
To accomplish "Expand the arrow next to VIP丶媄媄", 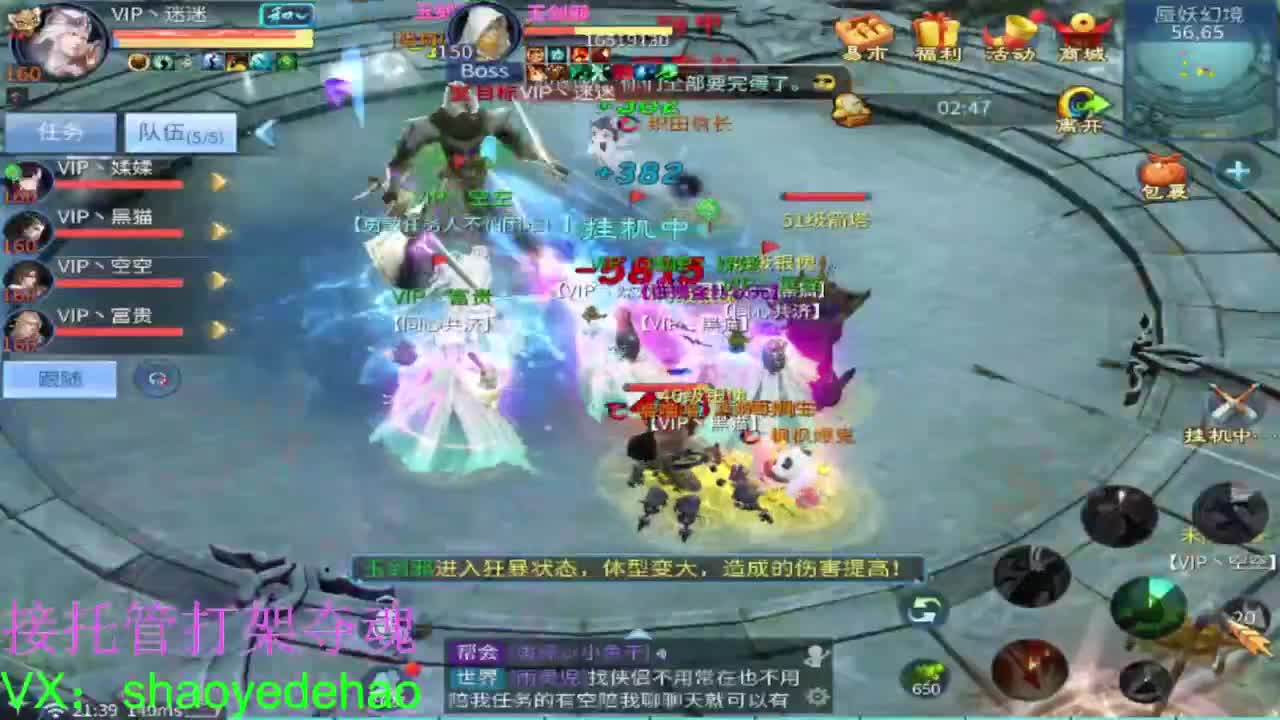I will pyautogui.click(x=218, y=182).
